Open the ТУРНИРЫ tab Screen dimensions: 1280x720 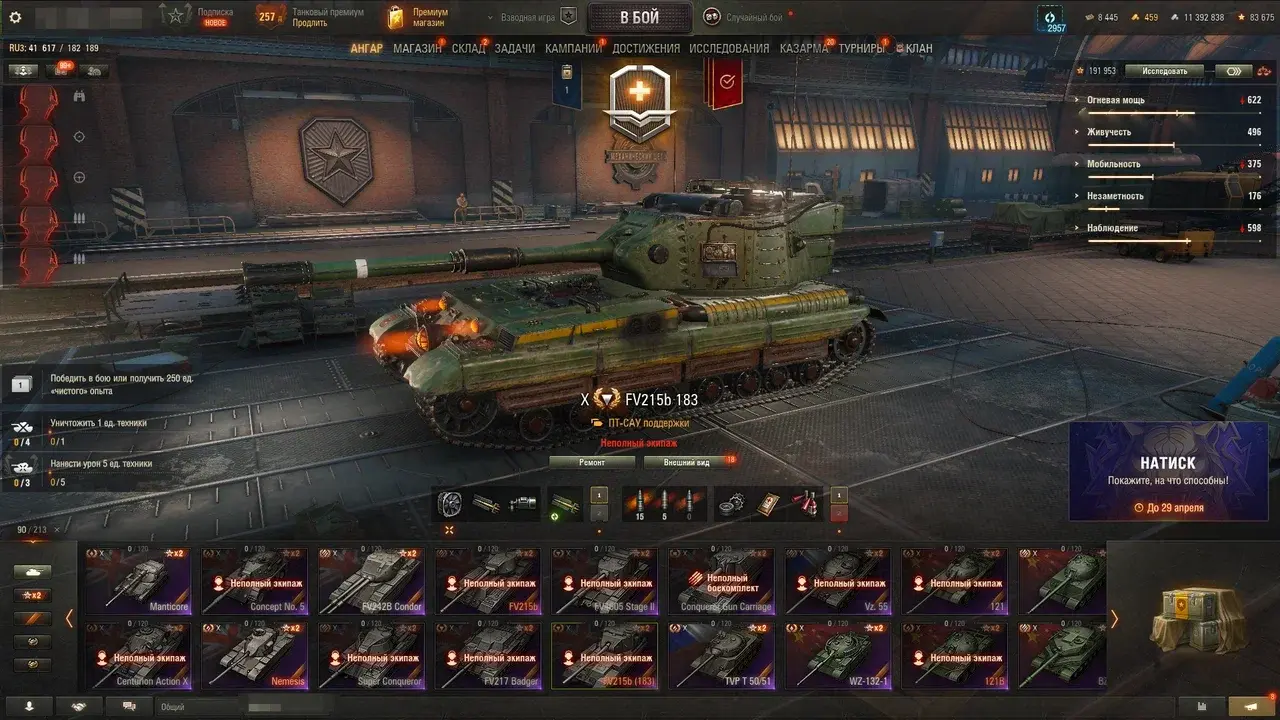(862, 48)
